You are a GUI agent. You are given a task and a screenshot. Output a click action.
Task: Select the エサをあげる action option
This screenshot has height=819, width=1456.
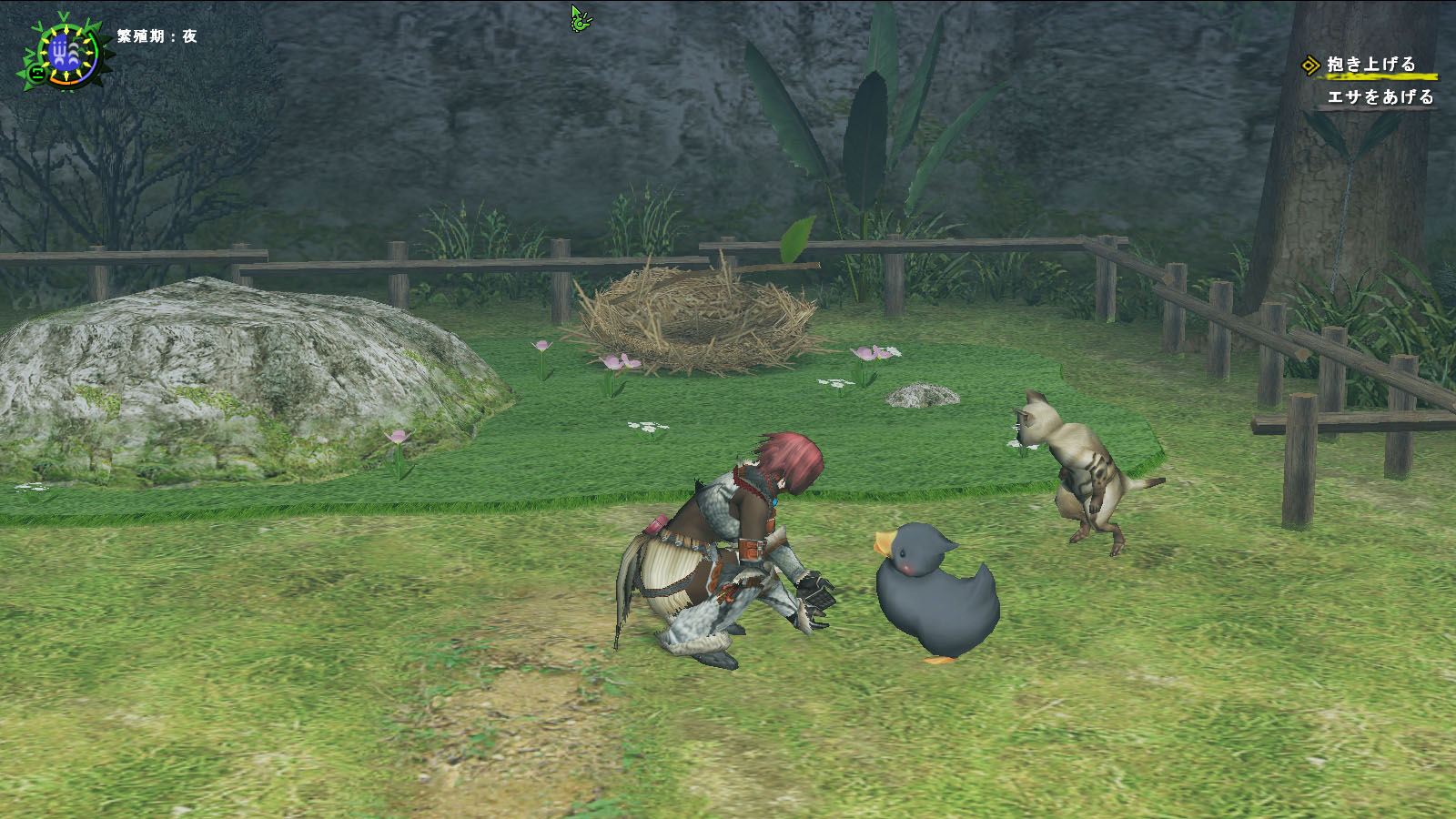pos(1380,97)
